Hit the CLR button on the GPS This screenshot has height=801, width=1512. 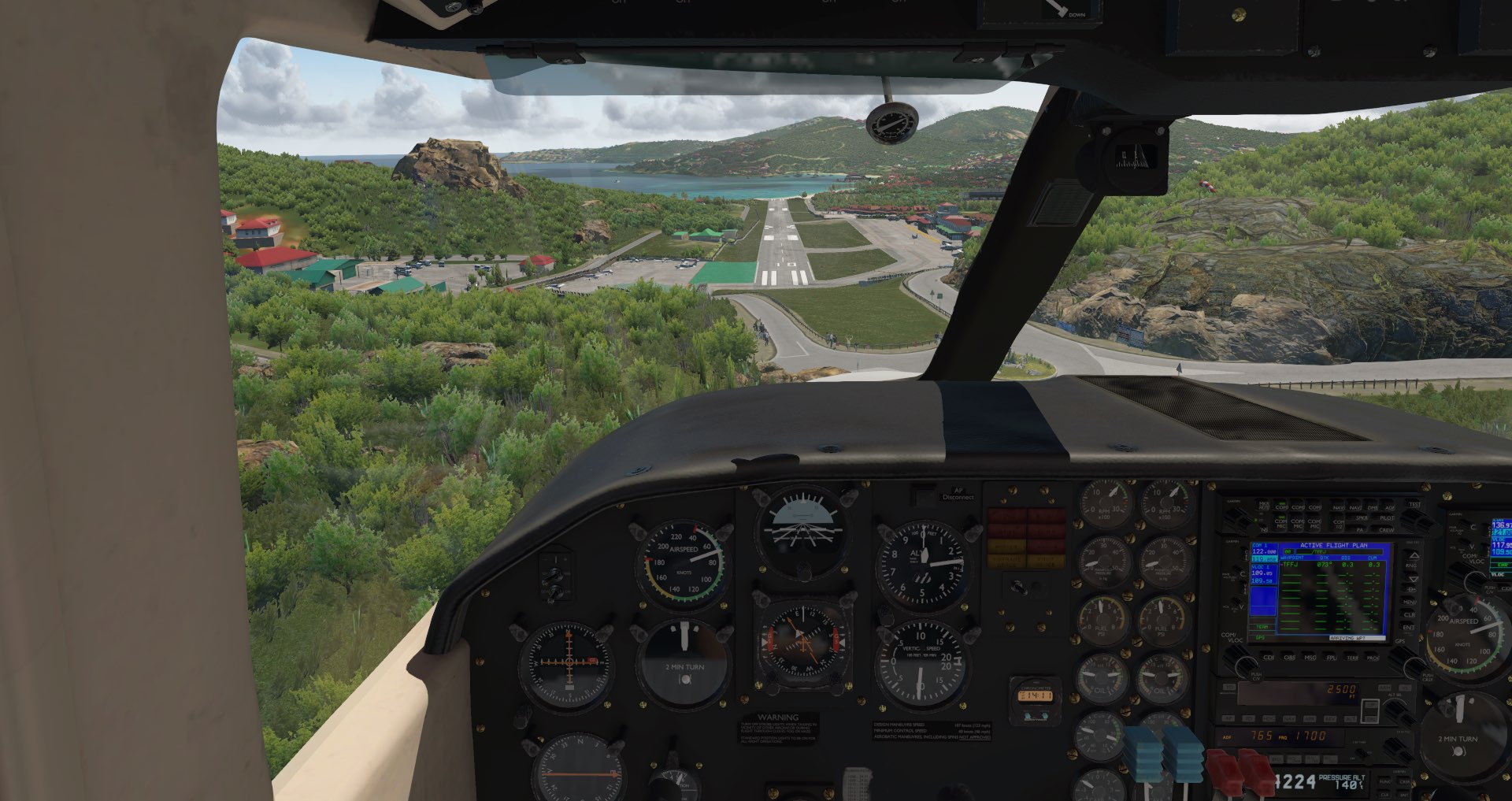(1410, 615)
